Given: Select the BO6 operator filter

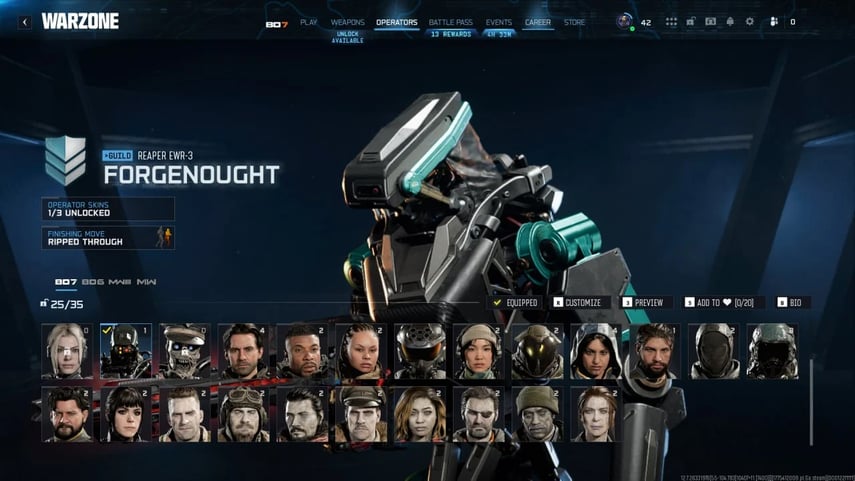Looking at the screenshot, I should tap(93, 282).
